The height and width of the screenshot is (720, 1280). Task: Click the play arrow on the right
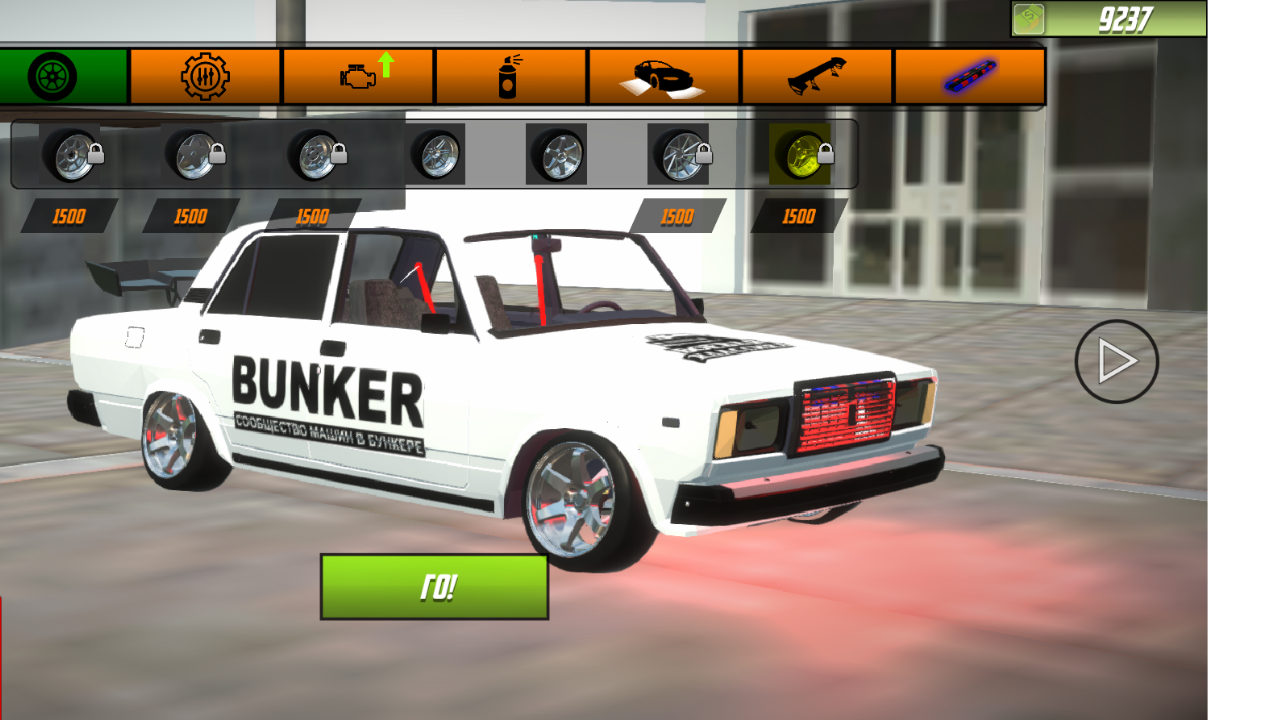pyautogui.click(x=1118, y=363)
